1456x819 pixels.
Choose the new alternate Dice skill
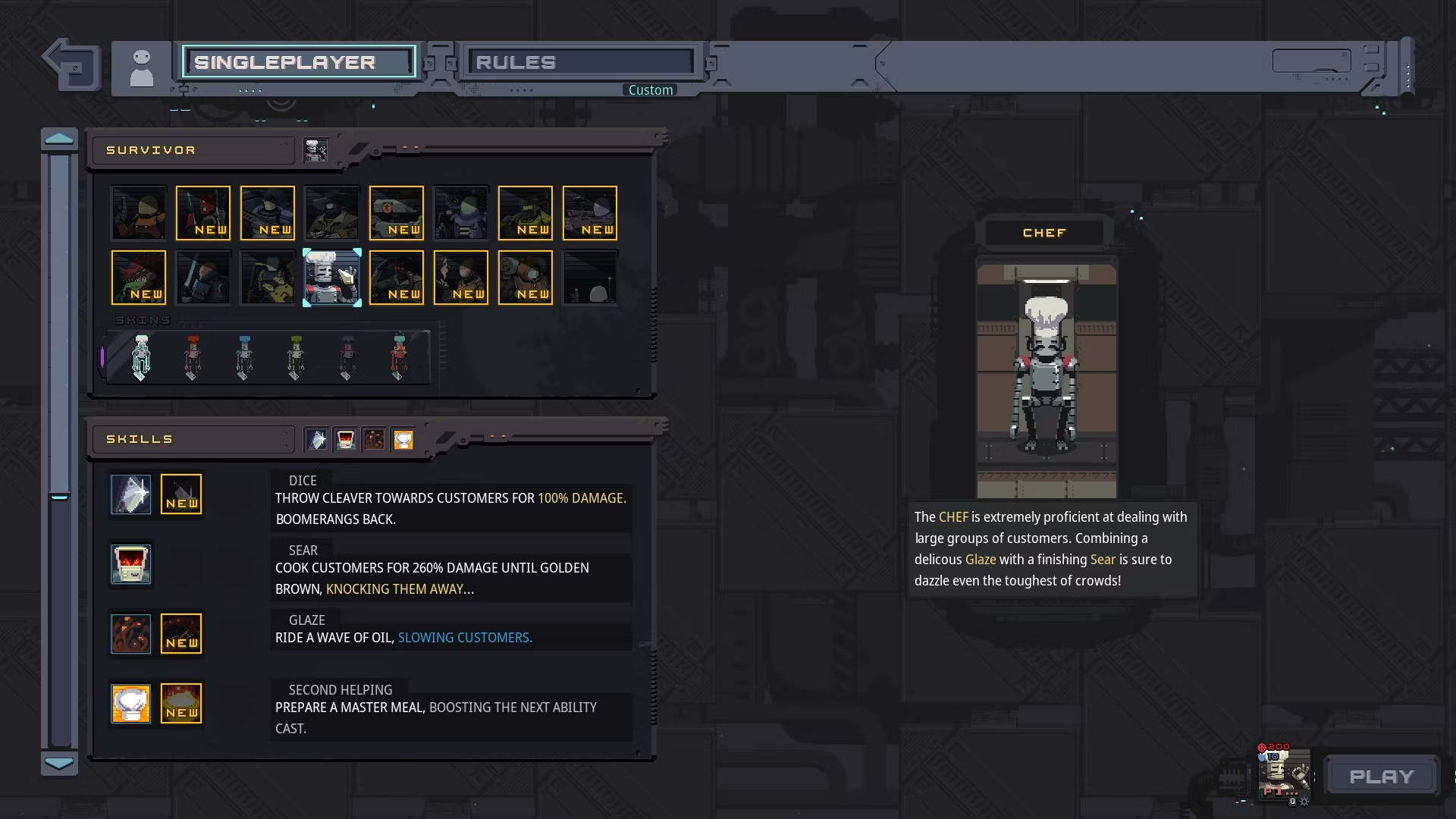tap(182, 494)
